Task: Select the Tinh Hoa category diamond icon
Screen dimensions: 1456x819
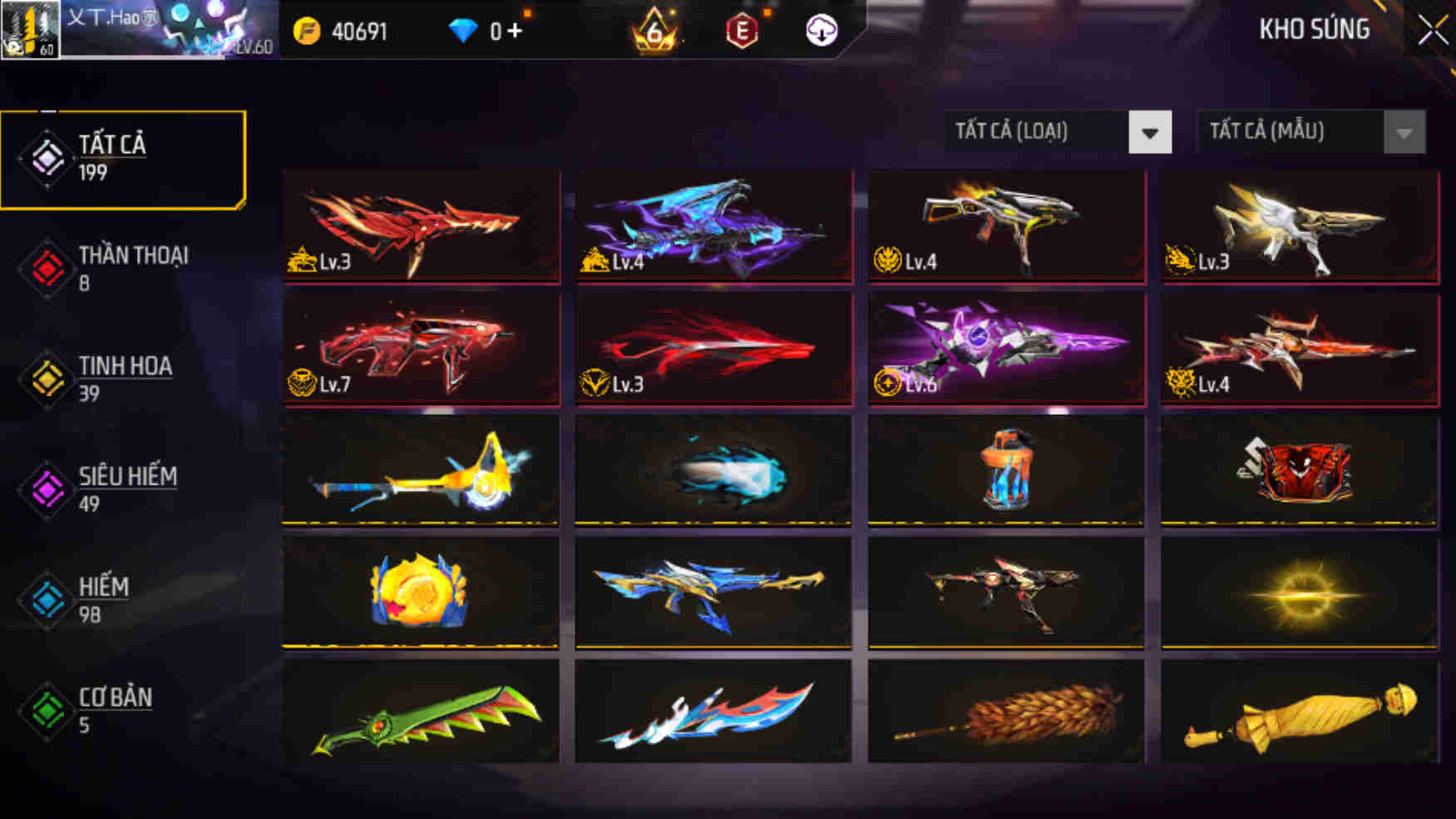Action: pos(47,377)
